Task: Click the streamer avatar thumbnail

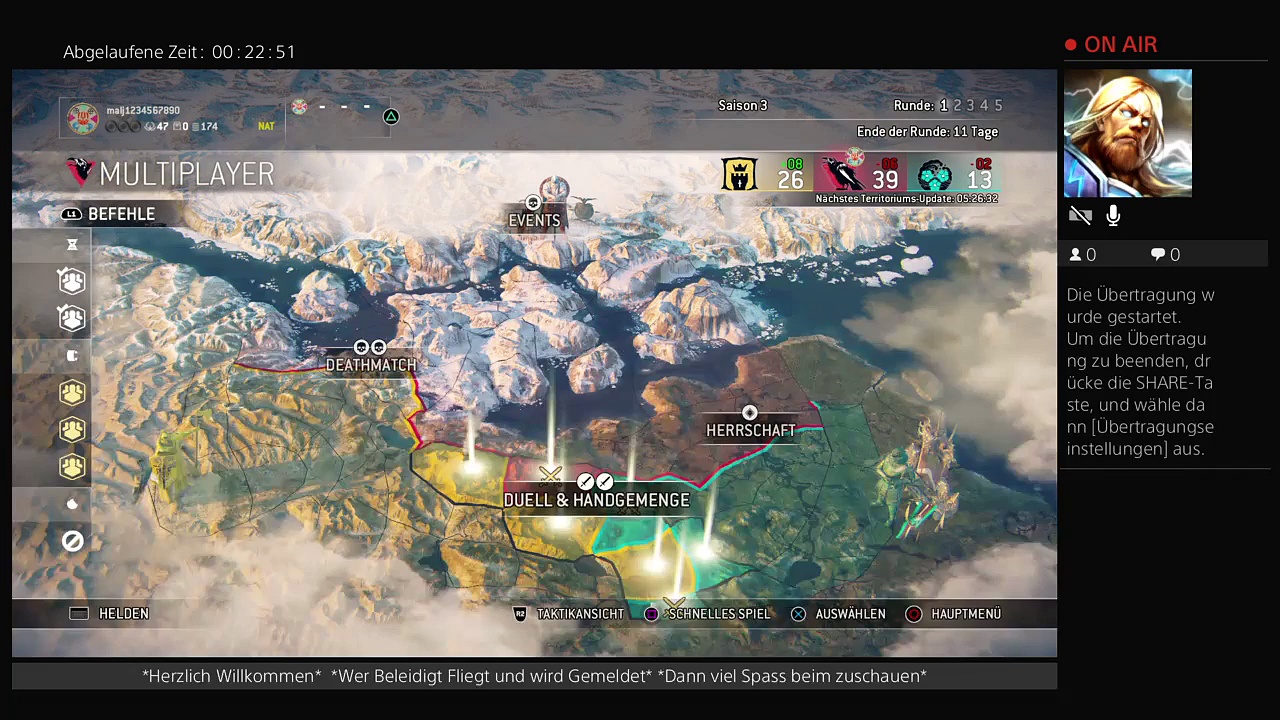Action: point(1128,133)
